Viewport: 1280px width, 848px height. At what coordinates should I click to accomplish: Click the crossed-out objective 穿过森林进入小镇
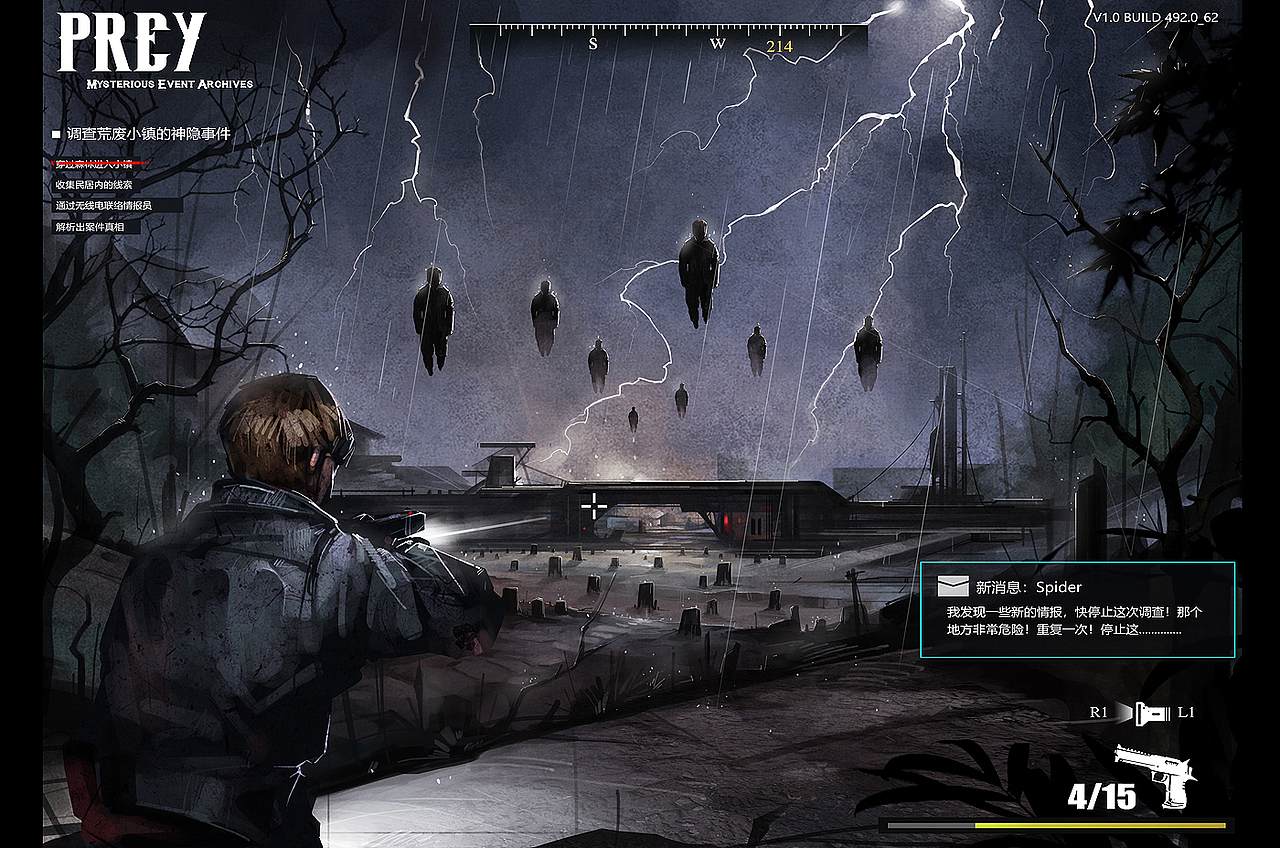(100, 163)
